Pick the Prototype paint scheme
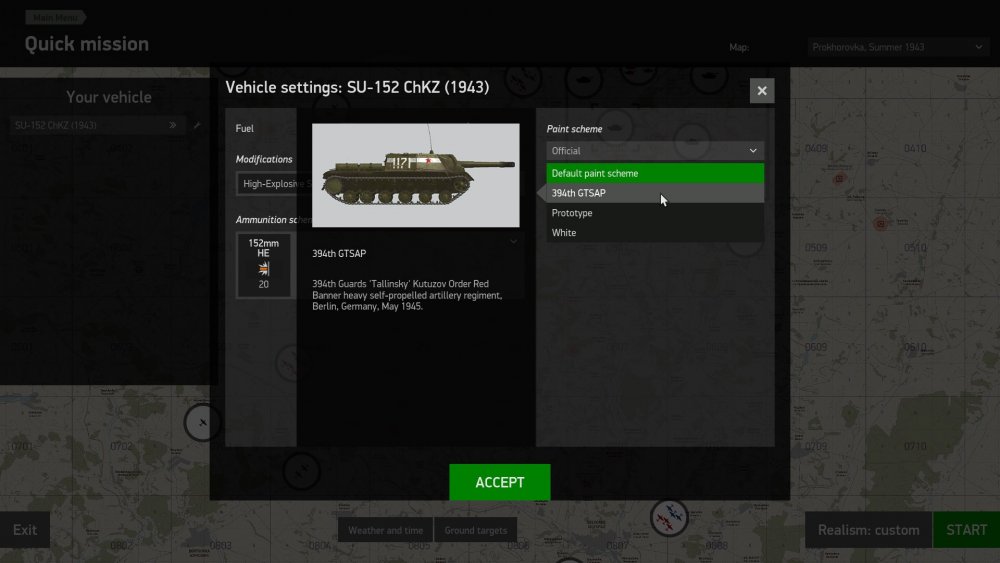This screenshot has height=563, width=1000. click(x=655, y=213)
